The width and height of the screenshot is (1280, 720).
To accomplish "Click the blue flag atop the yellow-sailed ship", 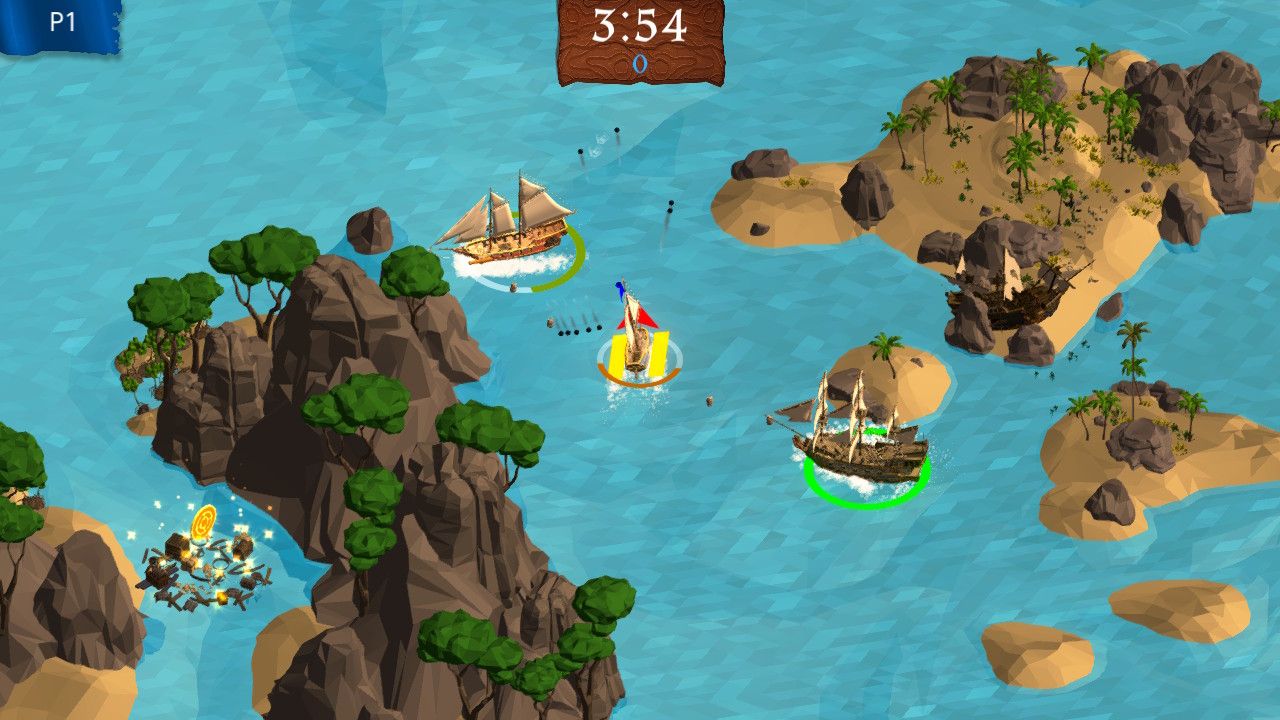I will 621,289.
